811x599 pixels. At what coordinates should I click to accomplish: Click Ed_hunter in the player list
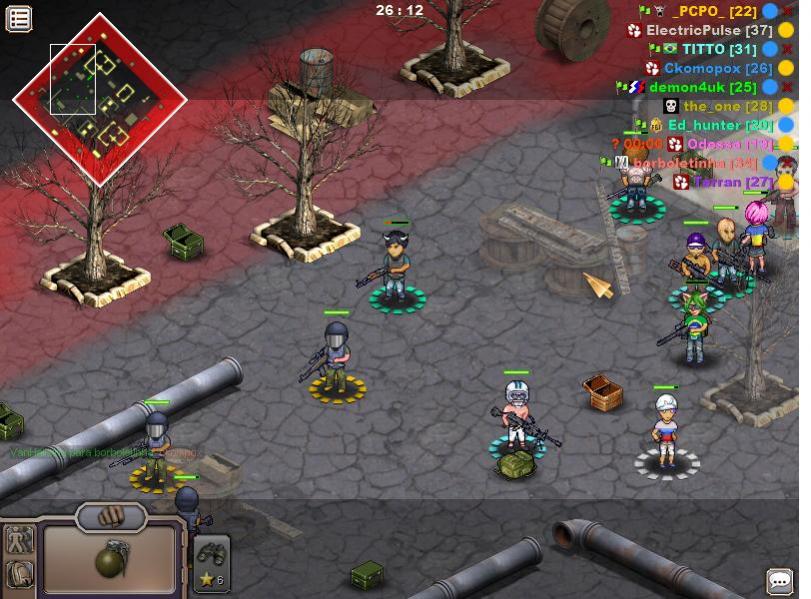(x=720, y=125)
